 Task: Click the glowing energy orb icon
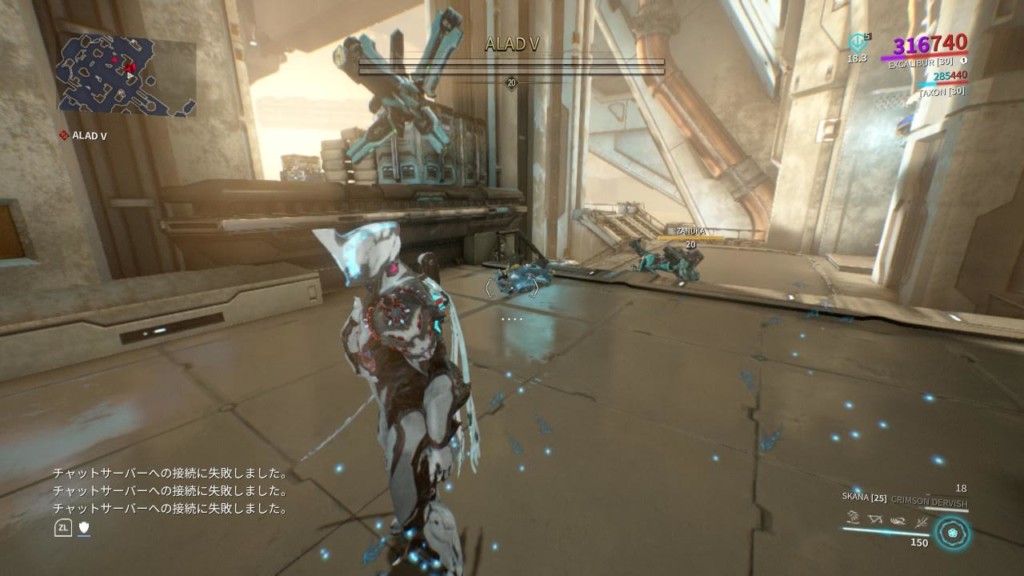(x=953, y=532)
